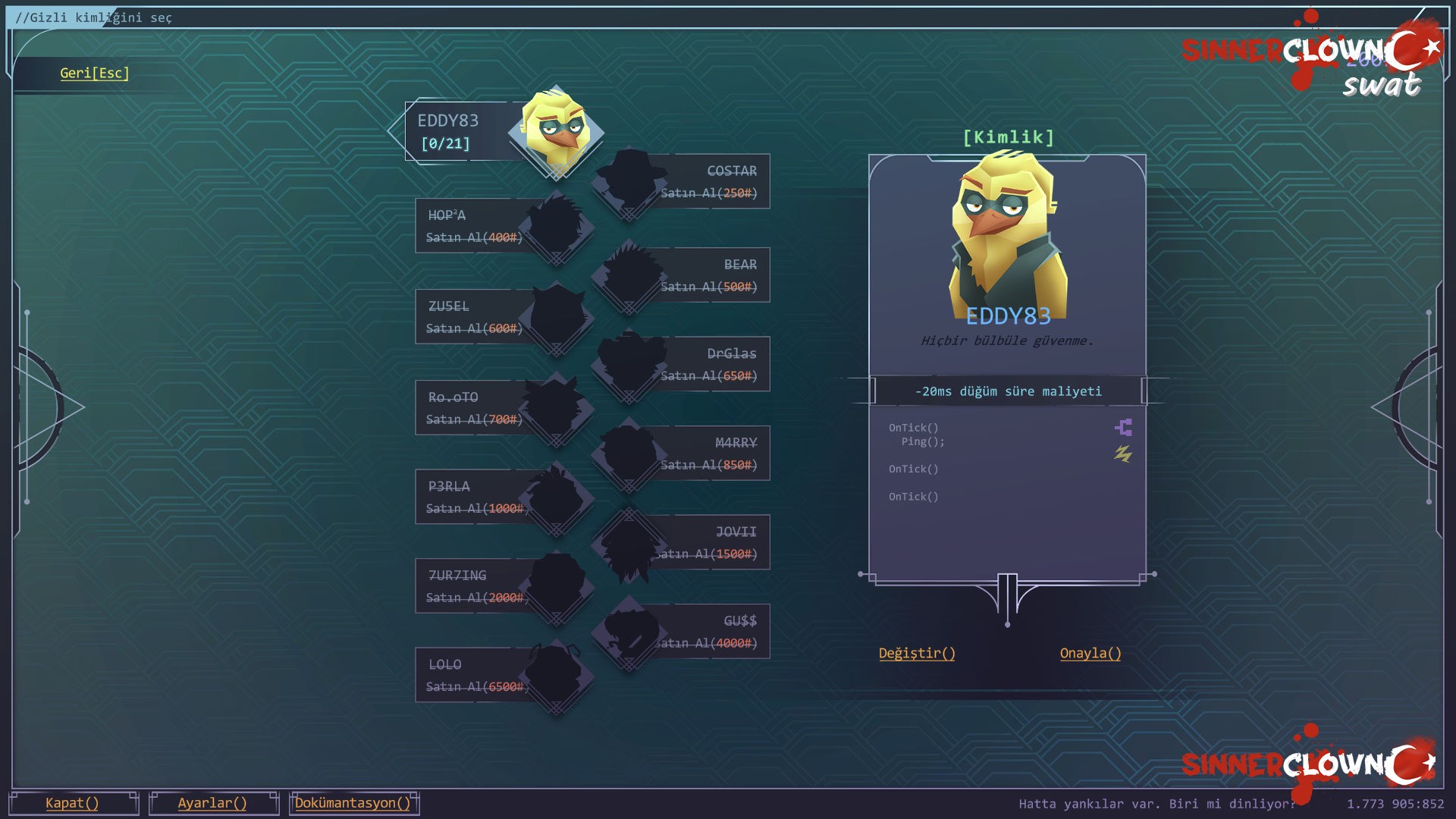This screenshot has height=819, width=1456.
Task: Go back with the Geri[Esc] button
Action: click(x=94, y=74)
